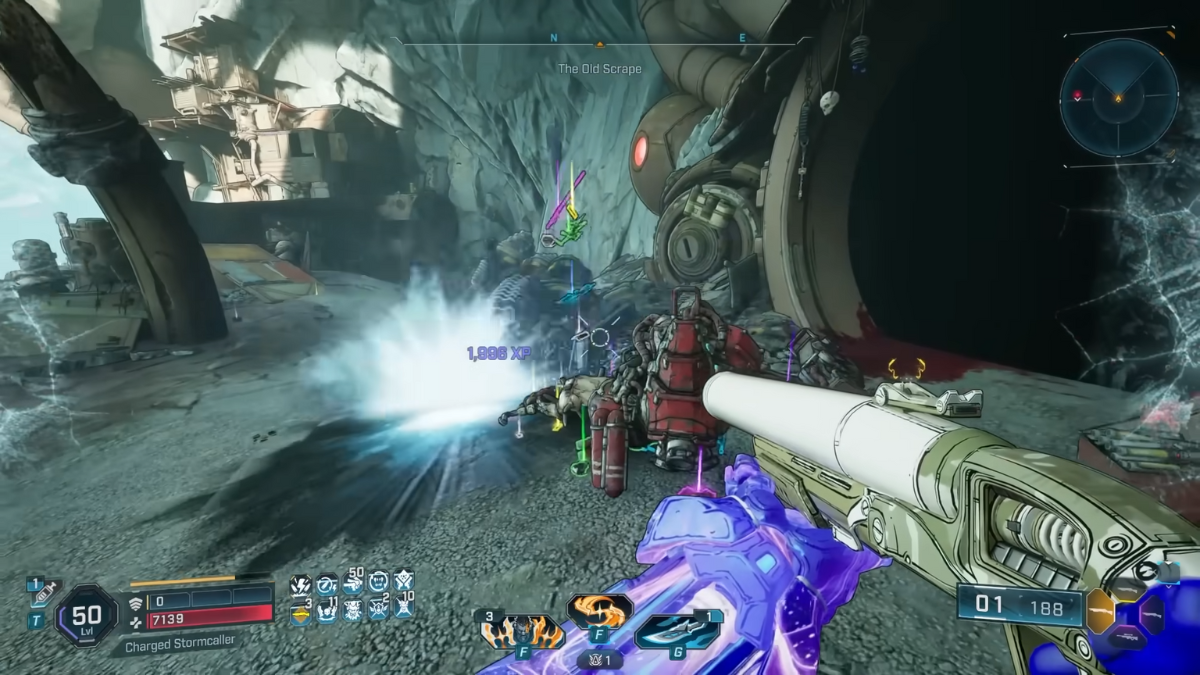
Task: Inspect the buff icon with 11 stacks
Action: pos(326,610)
